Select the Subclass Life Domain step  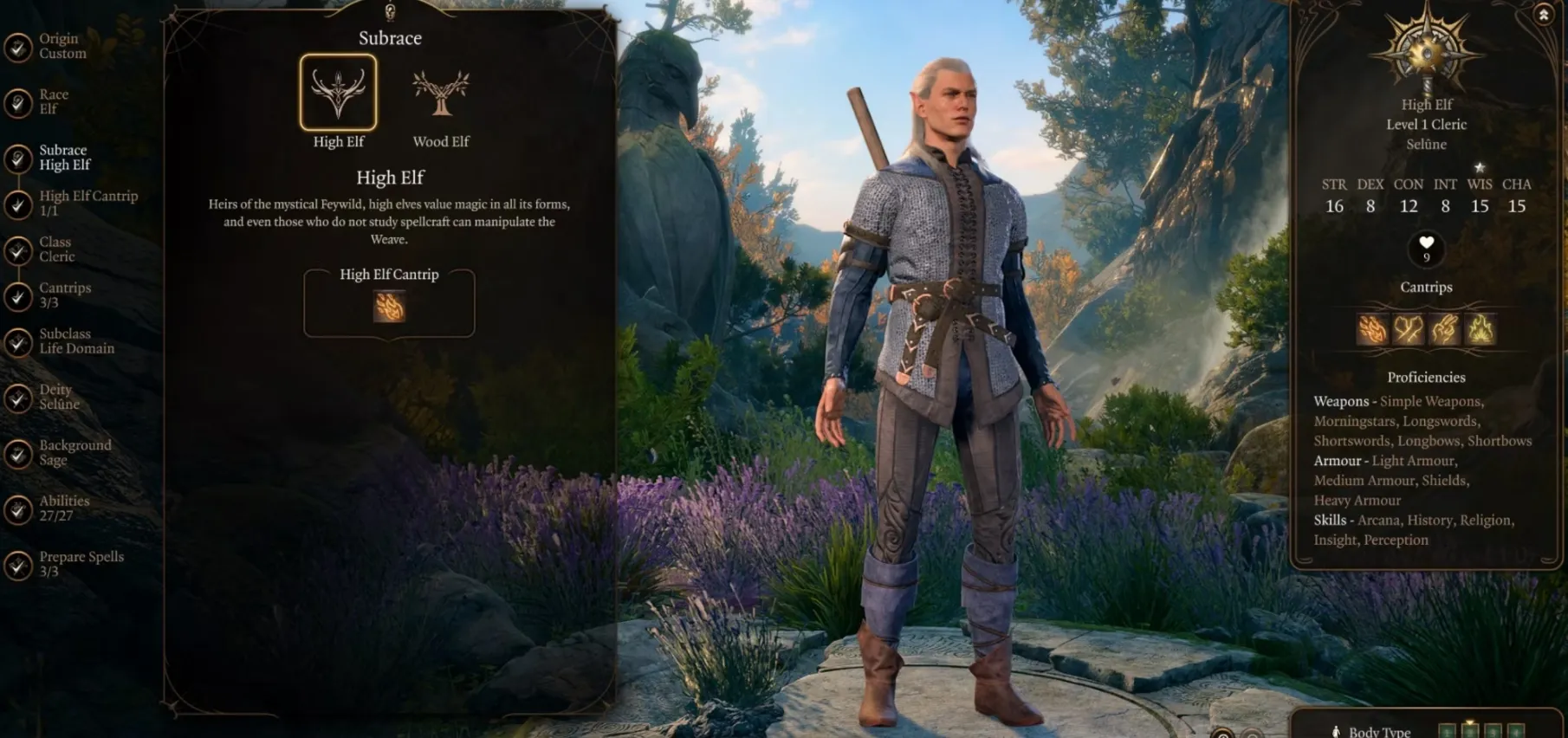(75, 341)
